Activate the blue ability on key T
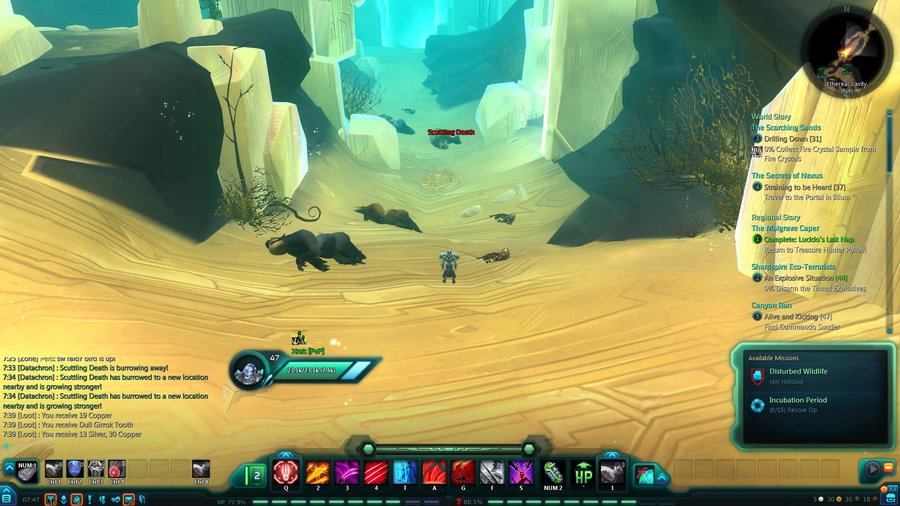 [x=404, y=471]
